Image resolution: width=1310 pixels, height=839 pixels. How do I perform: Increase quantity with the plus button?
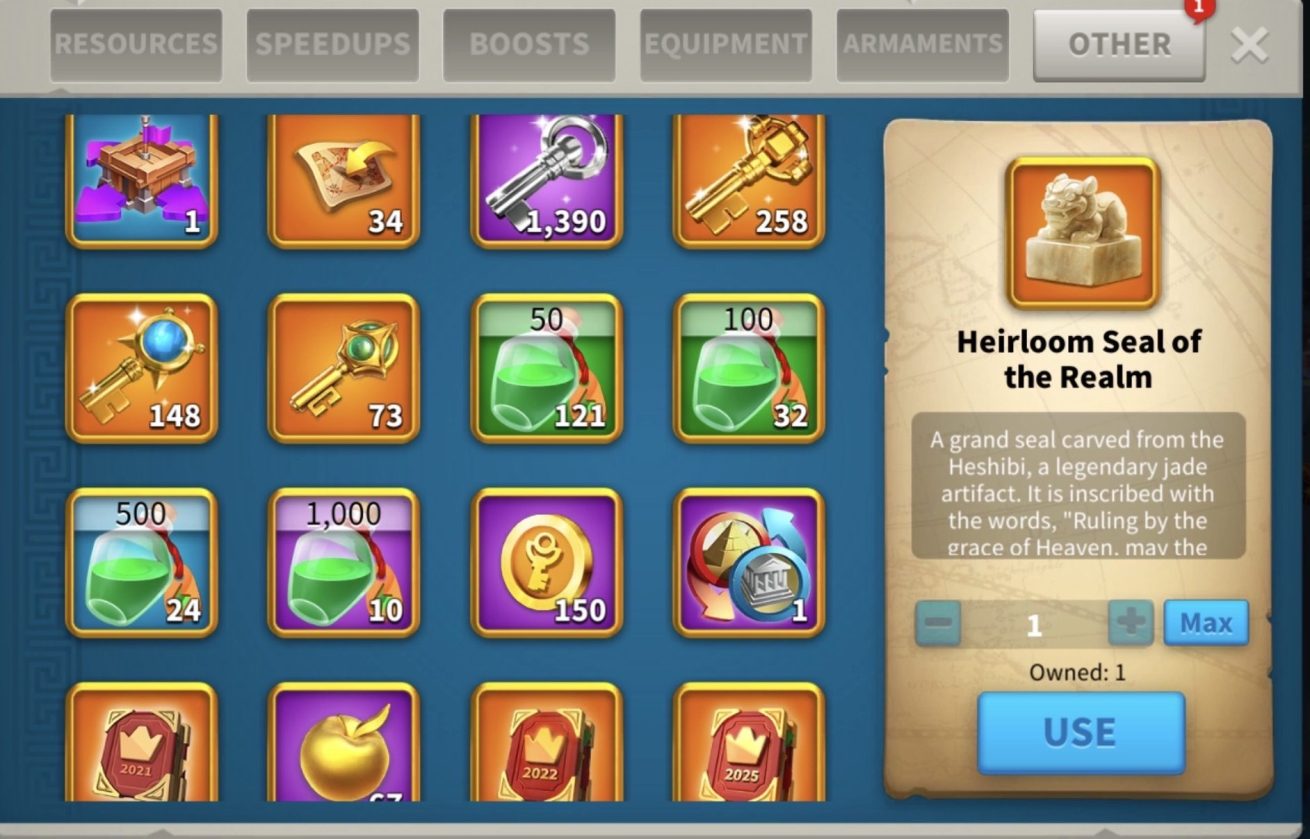(x=1131, y=623)
